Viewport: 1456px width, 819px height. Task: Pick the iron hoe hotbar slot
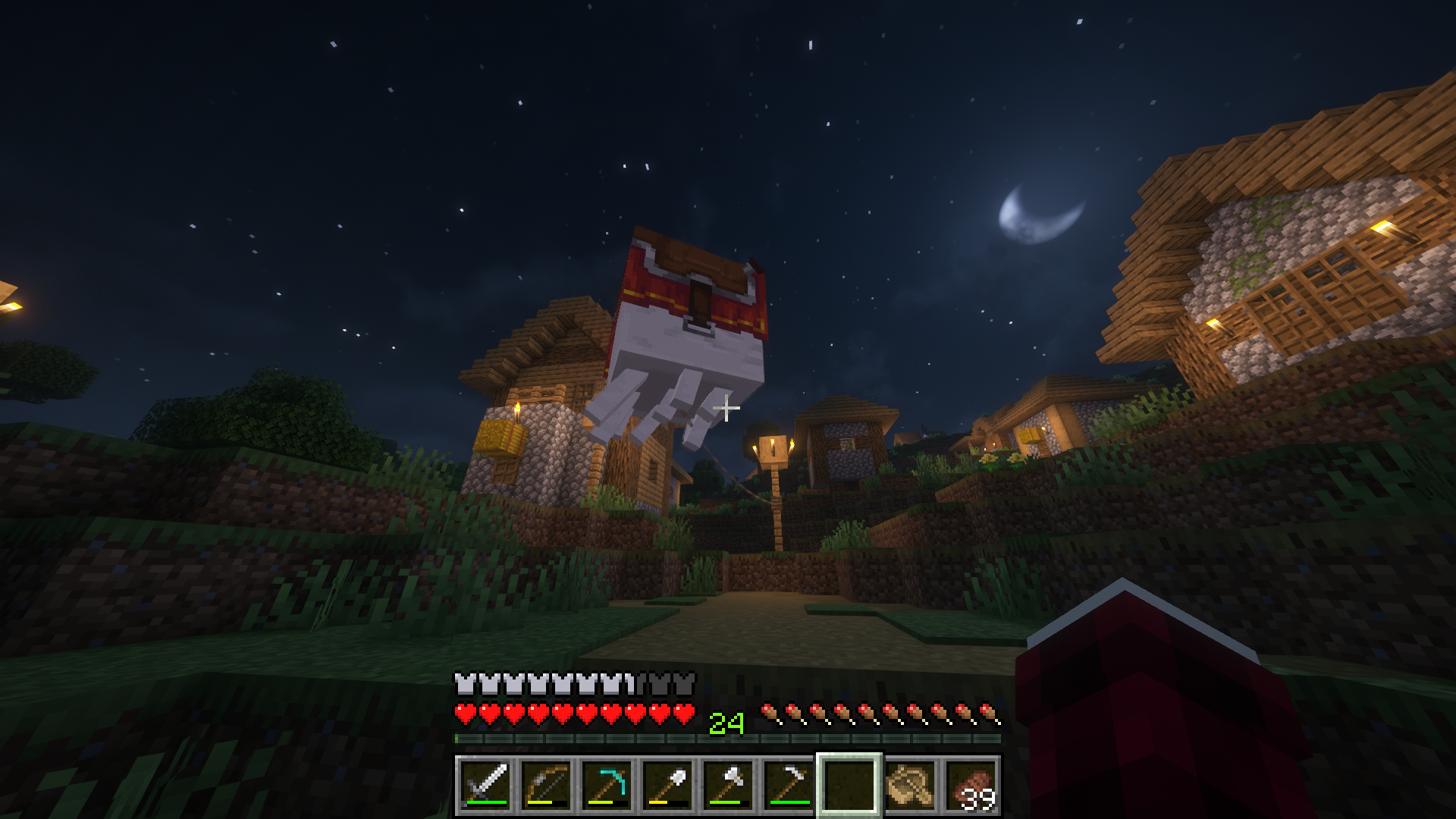(x=789, y=785)
